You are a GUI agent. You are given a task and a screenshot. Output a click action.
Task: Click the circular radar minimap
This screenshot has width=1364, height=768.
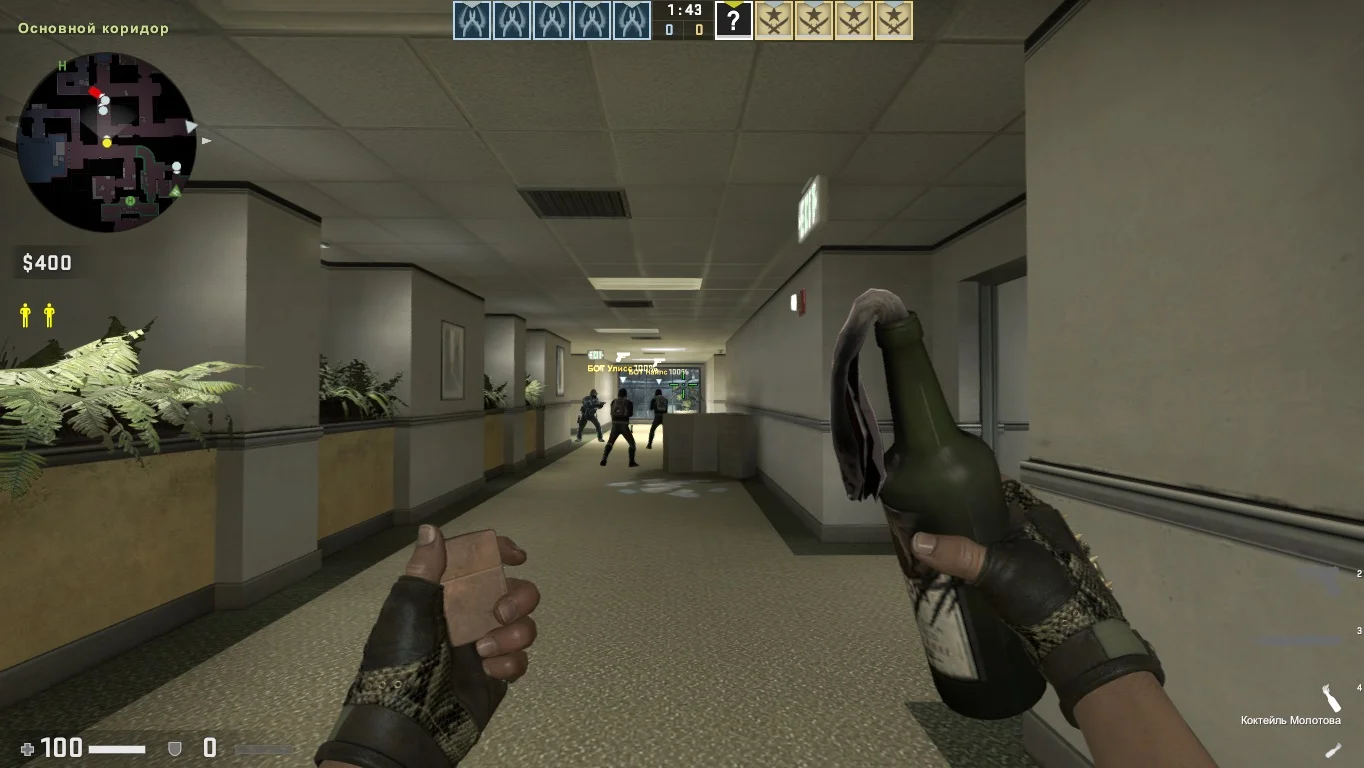(x=106, y=142)
